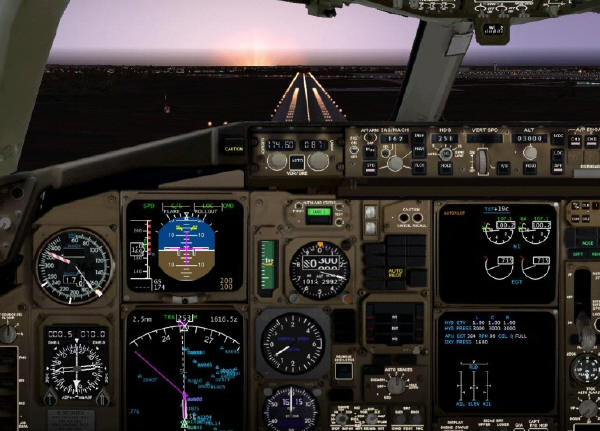The height and width of the screenshot is (431, 600).
Task: Activate altitude HOLD under the ALT window
Action: (530, 167)
